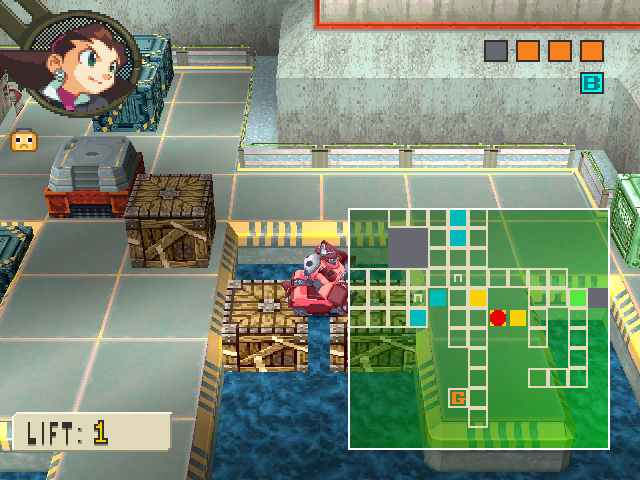640x480 pixels.
Task: Select the orange Servbot face icon
Action: coord(22,141)
